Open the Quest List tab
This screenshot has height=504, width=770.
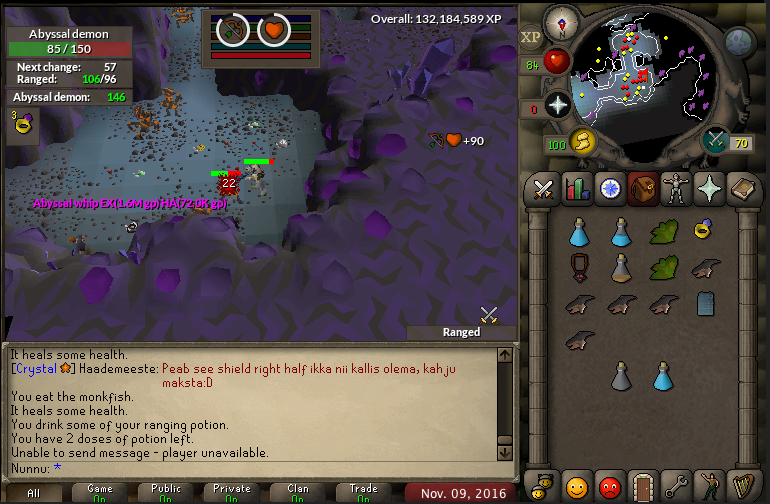610,188
